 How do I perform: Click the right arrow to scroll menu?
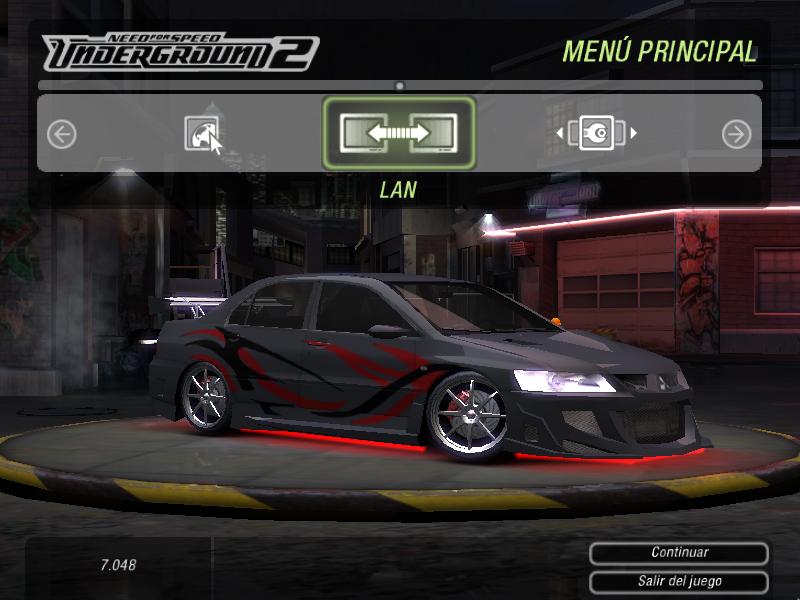coord(736,134)
